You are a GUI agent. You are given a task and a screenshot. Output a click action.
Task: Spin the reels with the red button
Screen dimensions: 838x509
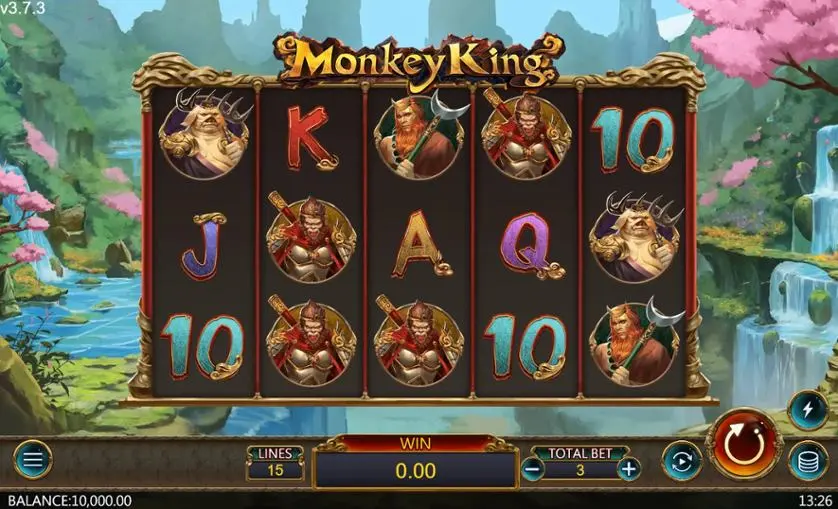pyautogui.click(x=744, y=444)
